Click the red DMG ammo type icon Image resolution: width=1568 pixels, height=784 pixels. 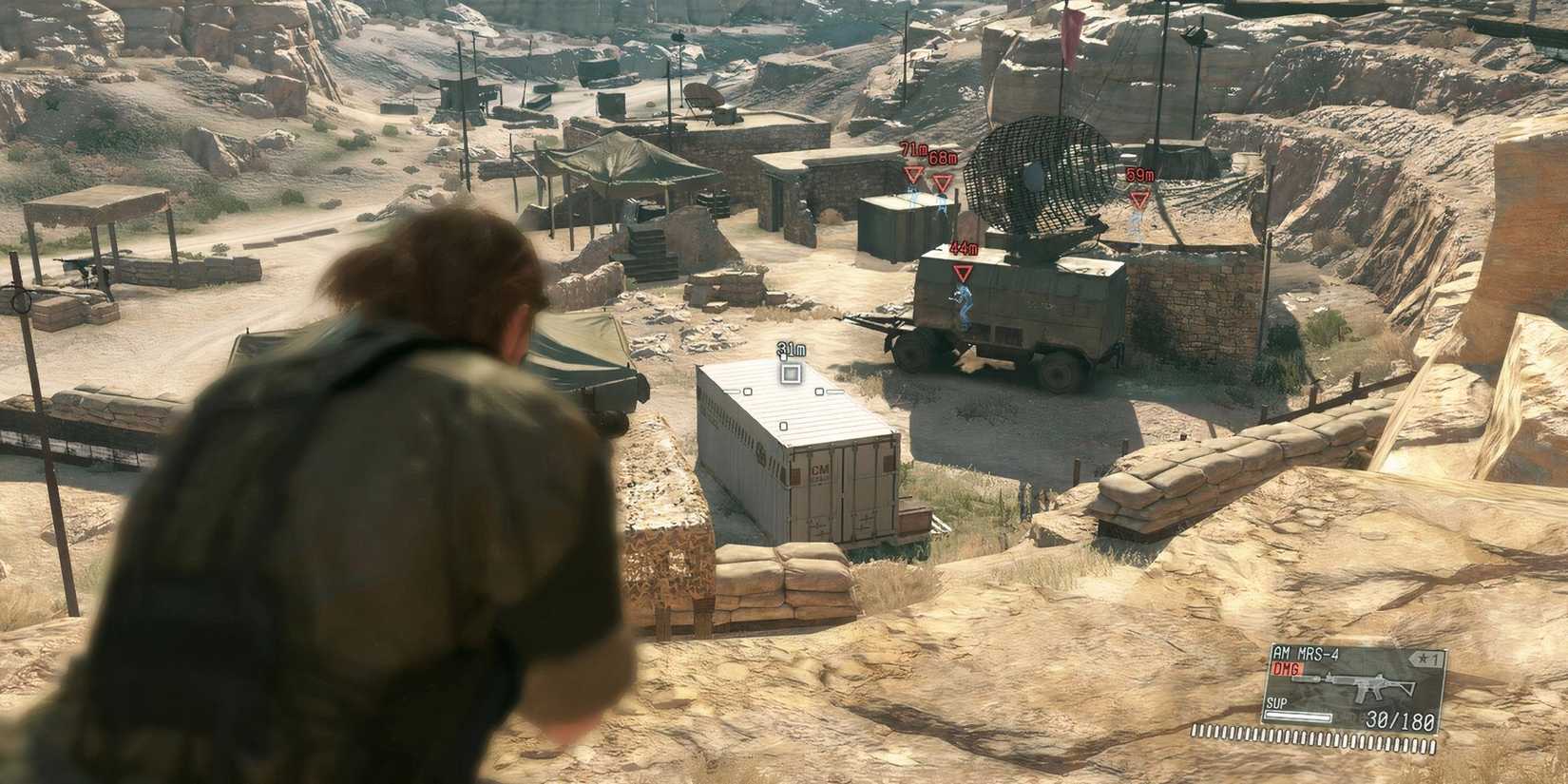(x=1287, y=669)
